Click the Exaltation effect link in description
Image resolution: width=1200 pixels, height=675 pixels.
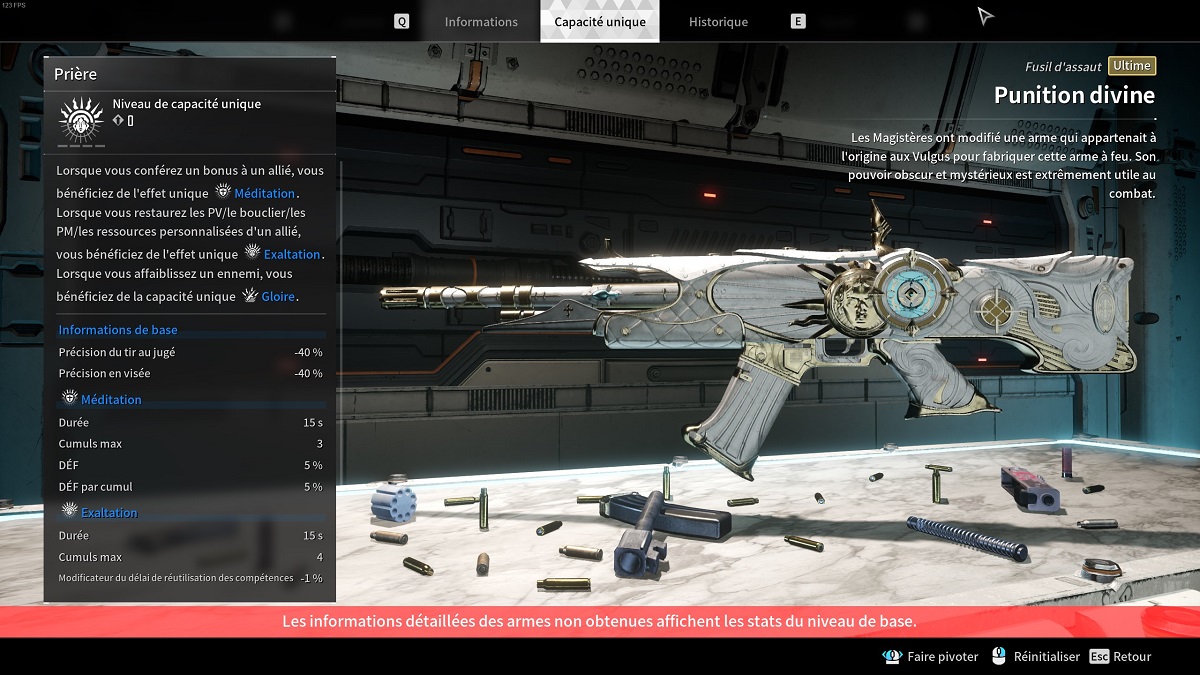(x=292, y=254)
